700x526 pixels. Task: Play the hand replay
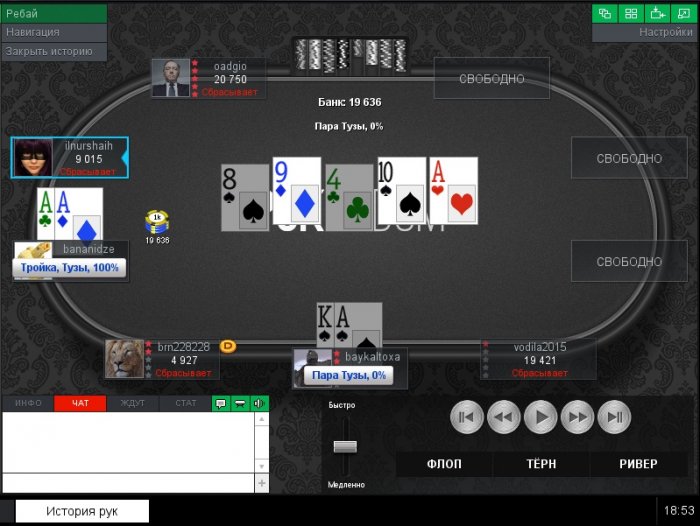[x=541, y=416]
